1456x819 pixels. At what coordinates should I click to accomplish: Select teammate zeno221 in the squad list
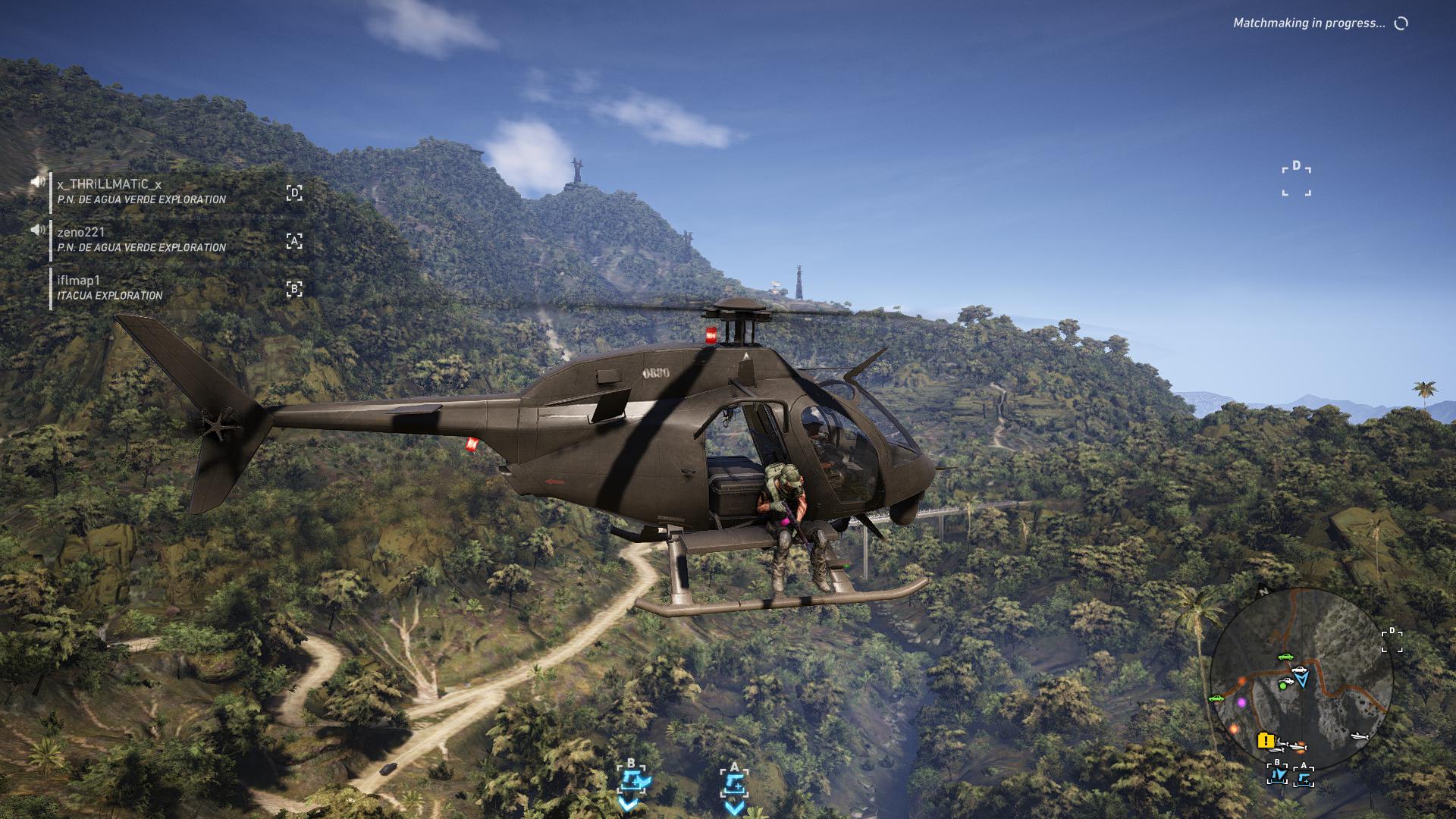[x=81, y=232]
